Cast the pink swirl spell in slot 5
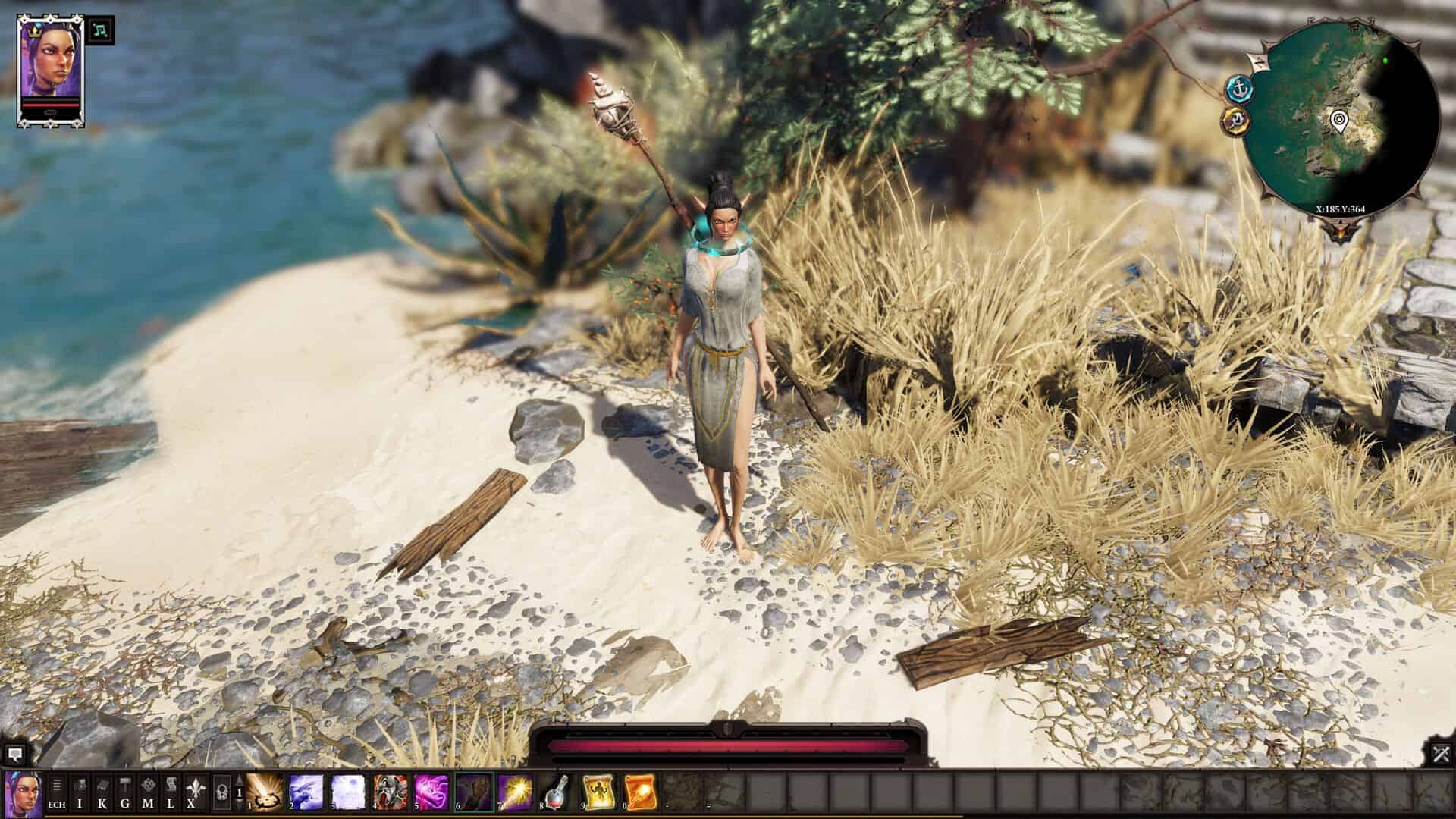 point(432,792)
